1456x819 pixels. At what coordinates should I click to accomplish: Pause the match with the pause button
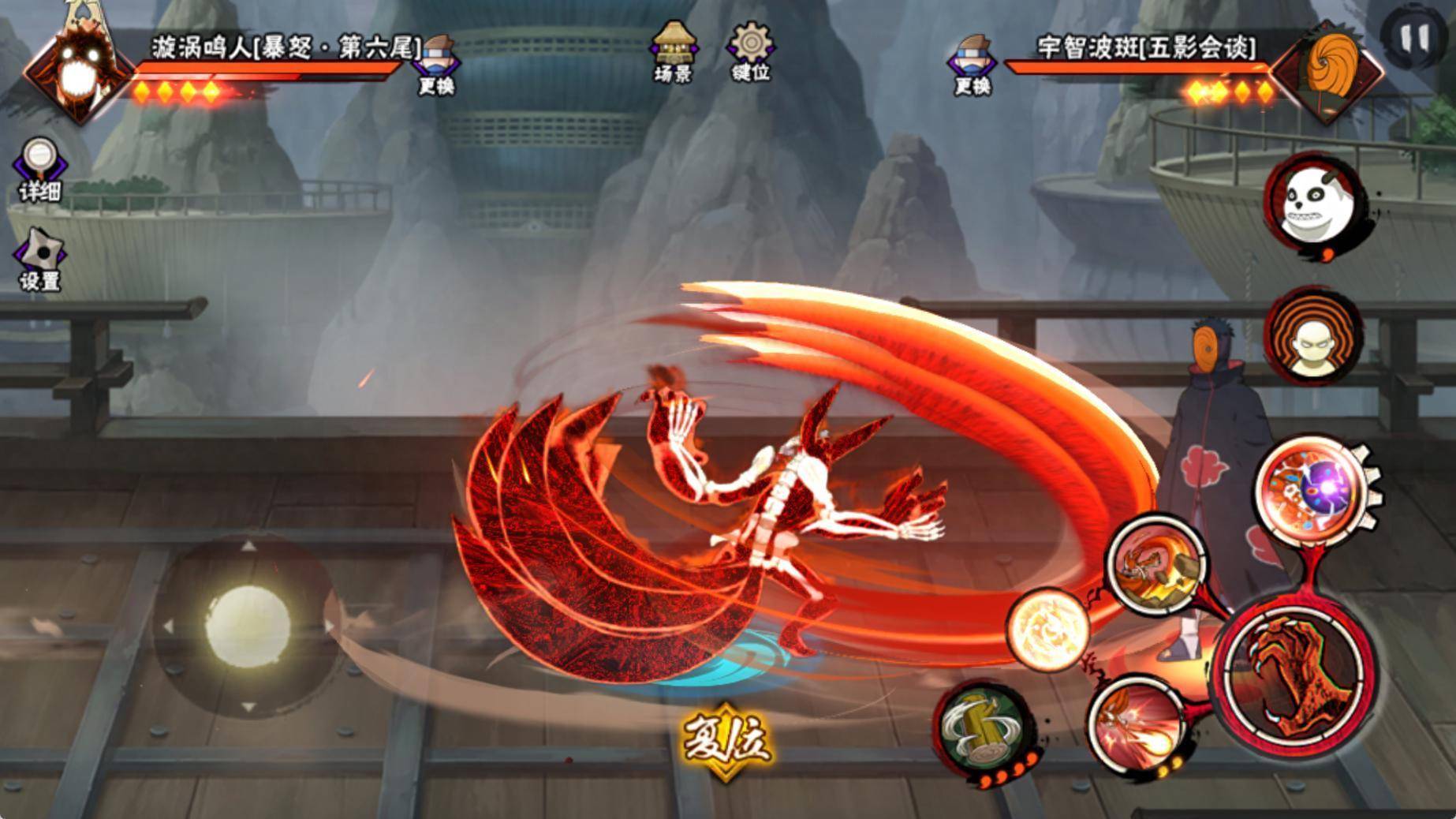1414,37
